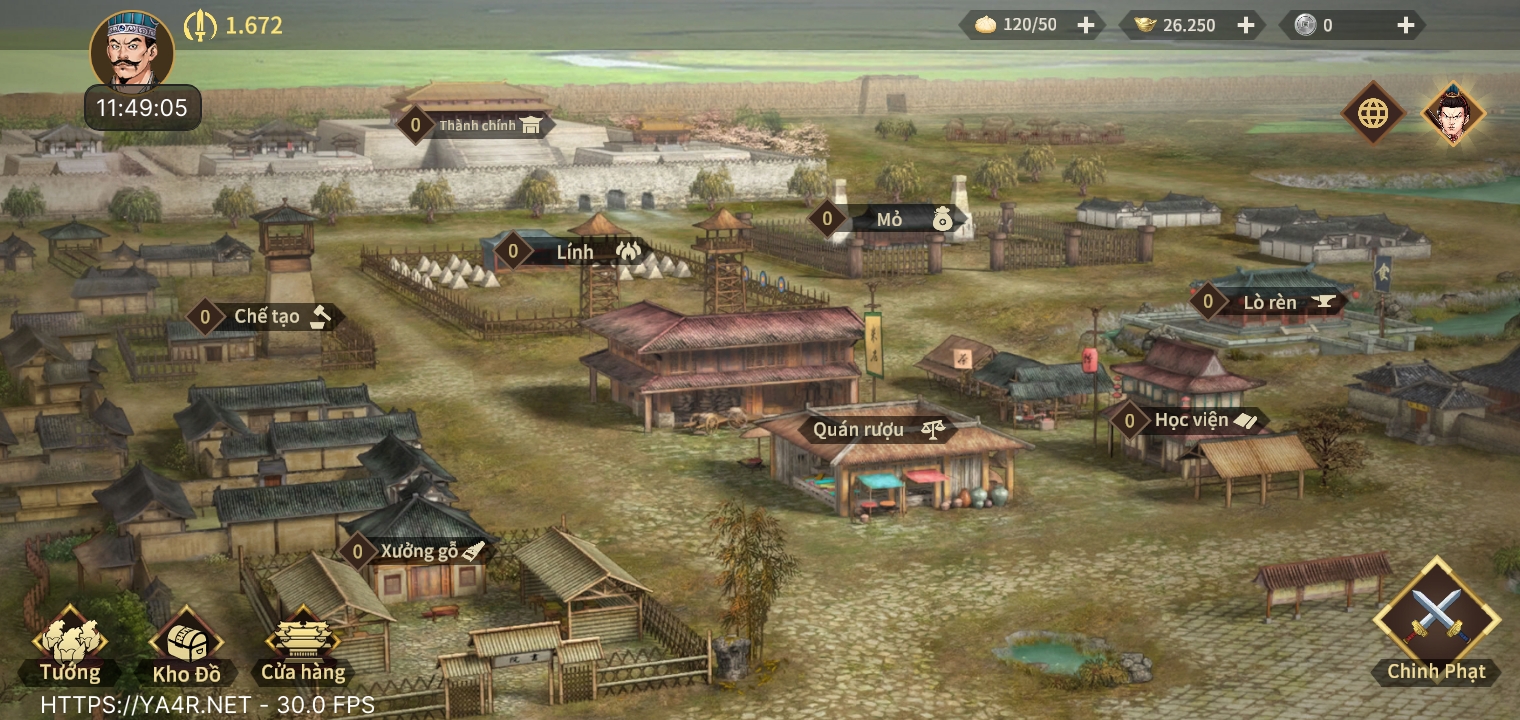Open the world map globe icon

point(1373,113)
